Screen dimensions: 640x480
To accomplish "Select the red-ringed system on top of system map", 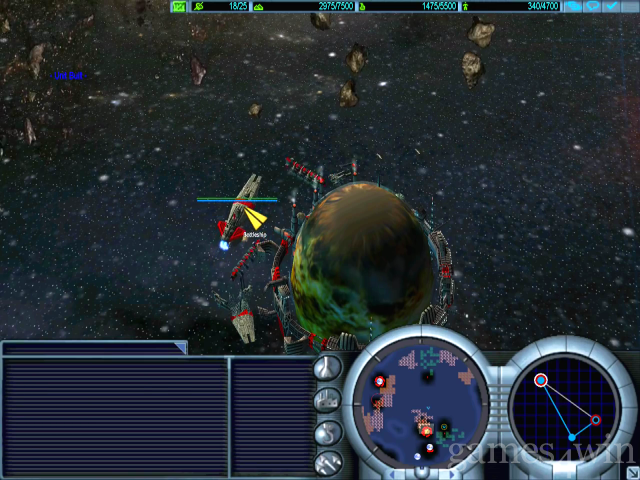I will point(541,381).
